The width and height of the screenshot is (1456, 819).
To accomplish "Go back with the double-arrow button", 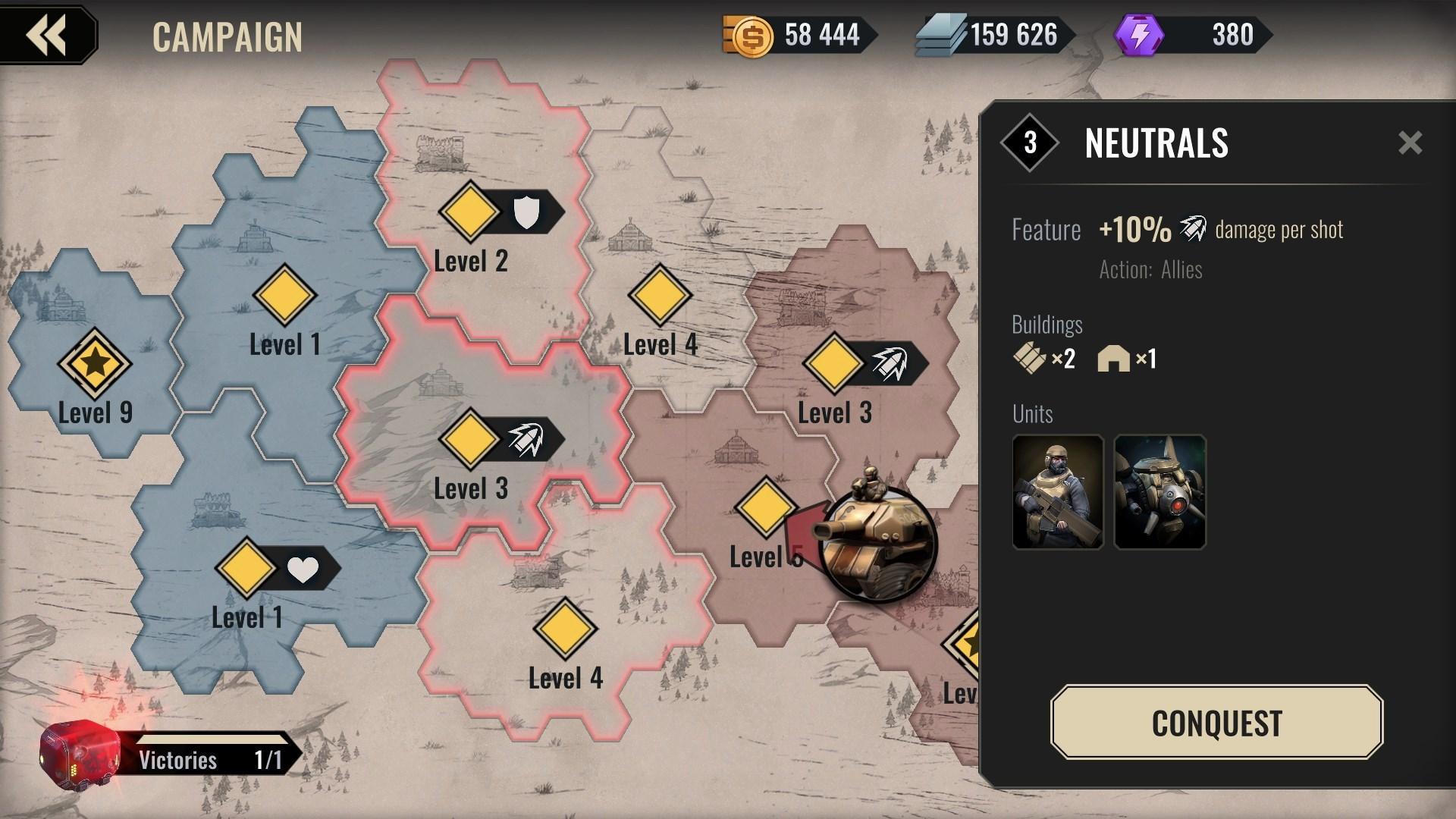I will pos(47,35).
